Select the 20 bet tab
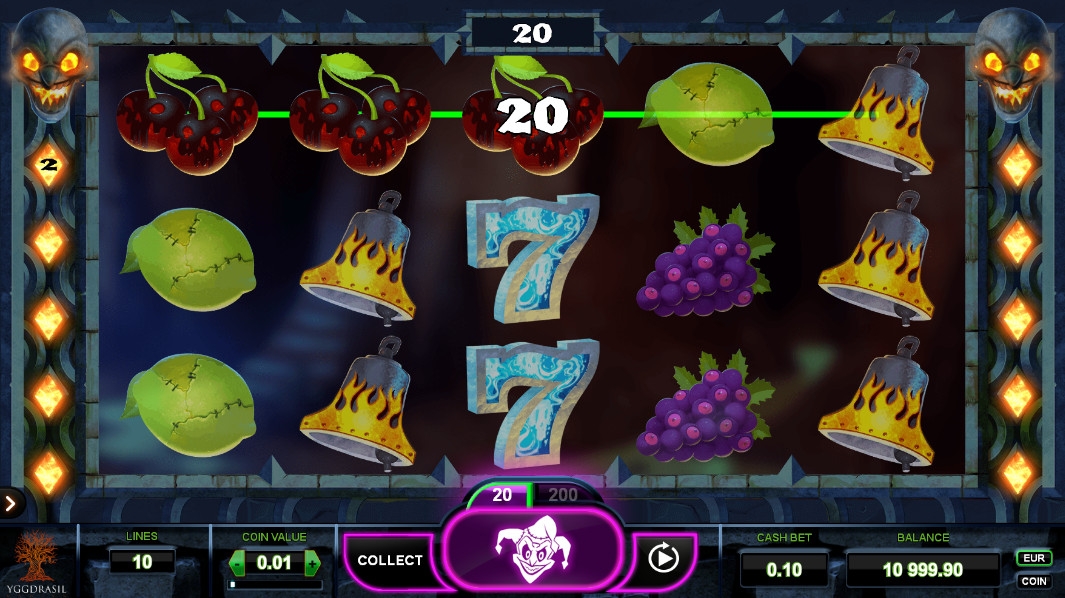The height and width of the screenshot is (598, 1065). (501, 495)
